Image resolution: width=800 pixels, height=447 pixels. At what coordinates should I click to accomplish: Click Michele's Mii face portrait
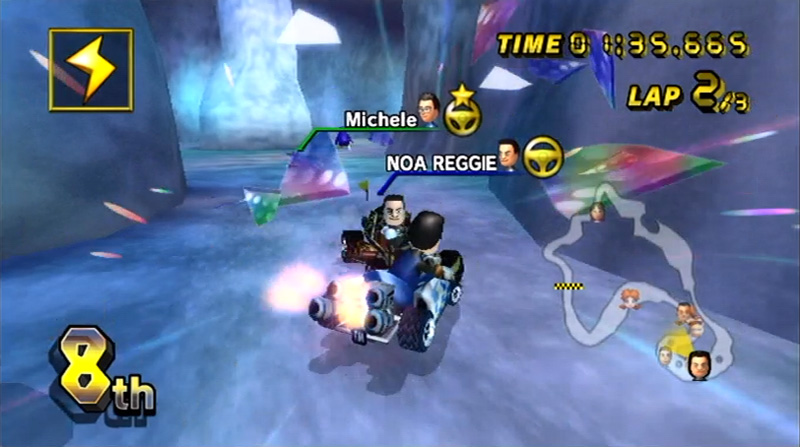[430, 108]
